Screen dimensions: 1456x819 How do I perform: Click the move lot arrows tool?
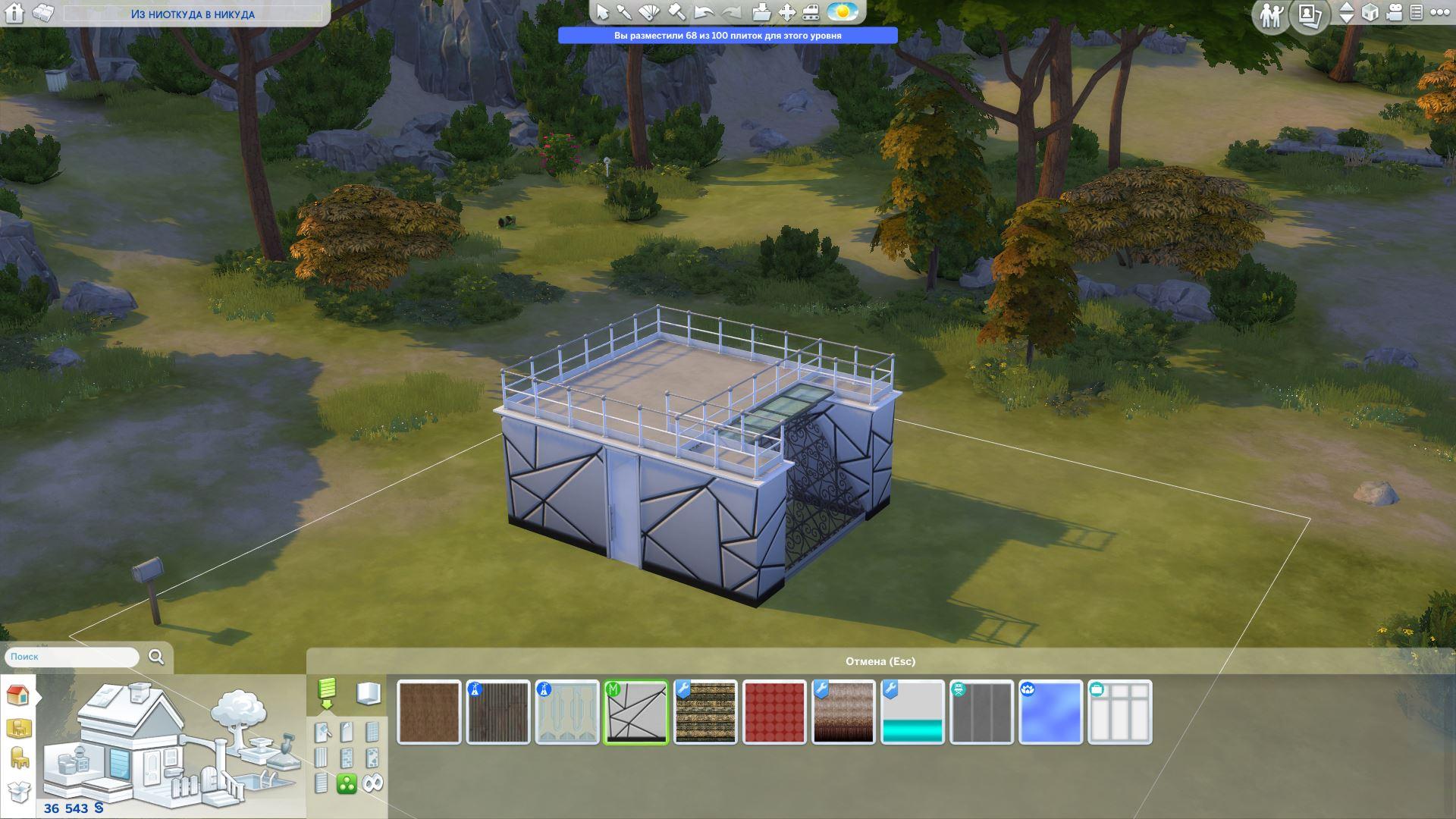point(787,12)
